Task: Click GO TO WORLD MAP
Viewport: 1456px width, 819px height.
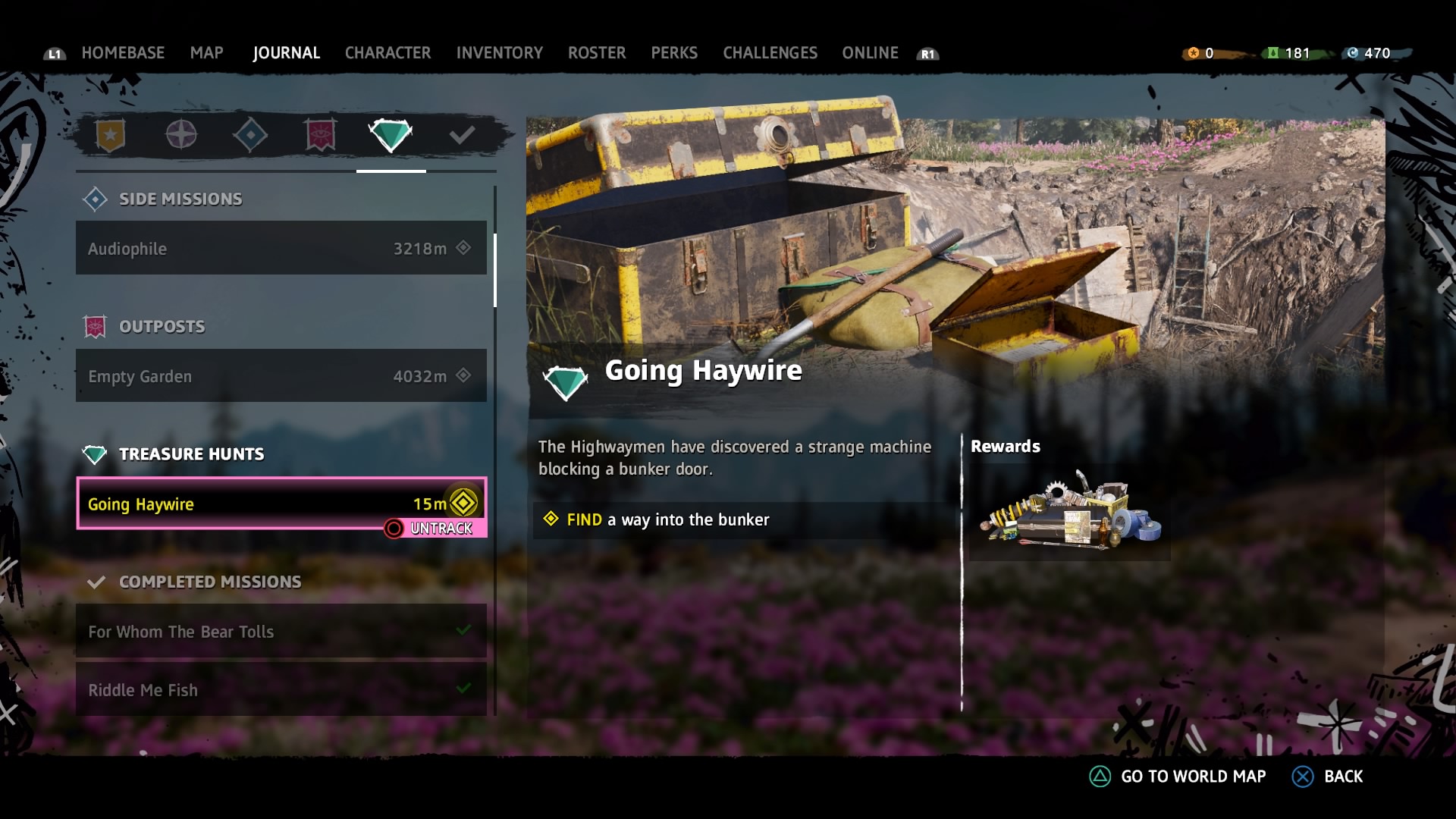Action: 1194,777
